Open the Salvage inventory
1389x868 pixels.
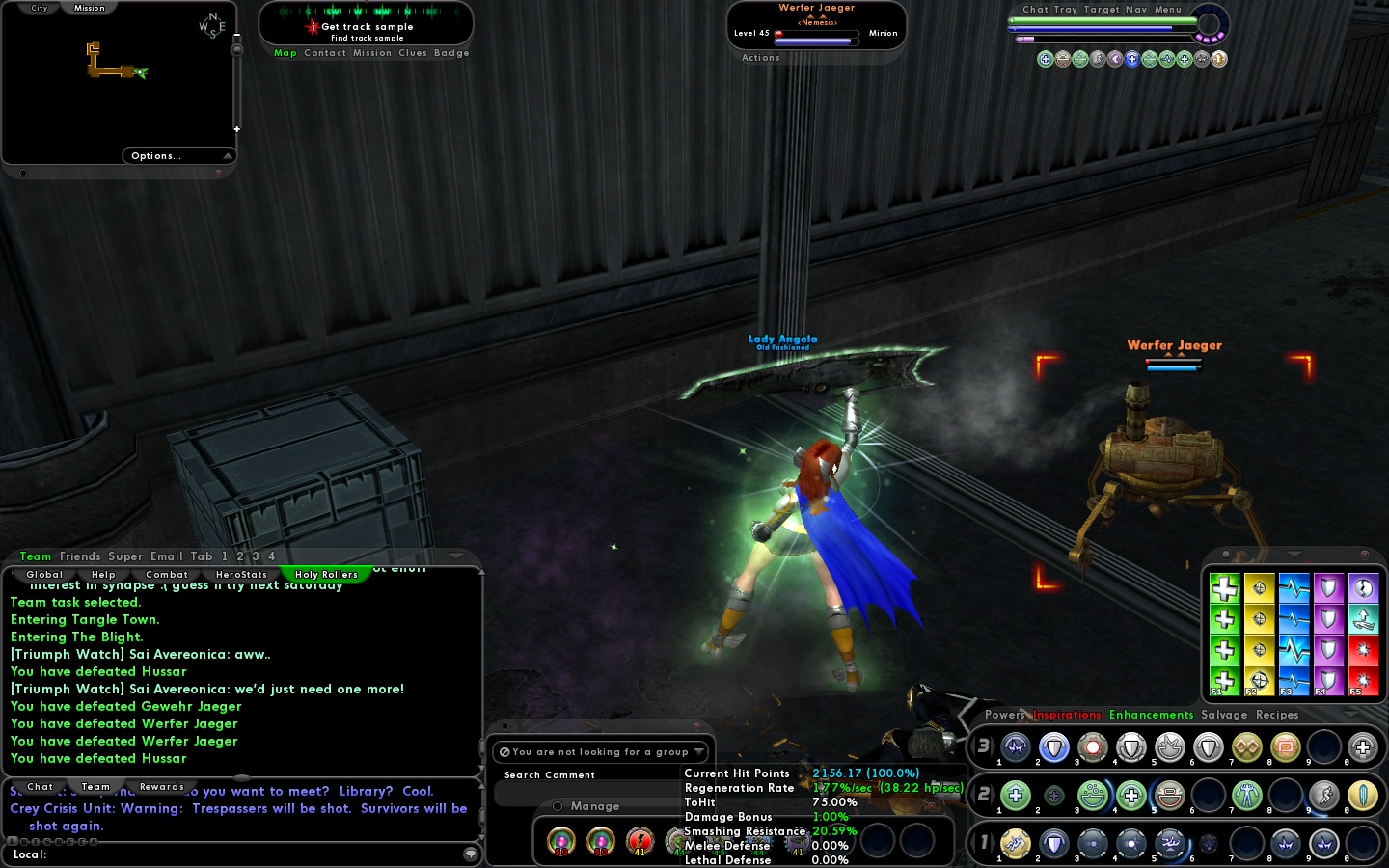(1224, 715)
